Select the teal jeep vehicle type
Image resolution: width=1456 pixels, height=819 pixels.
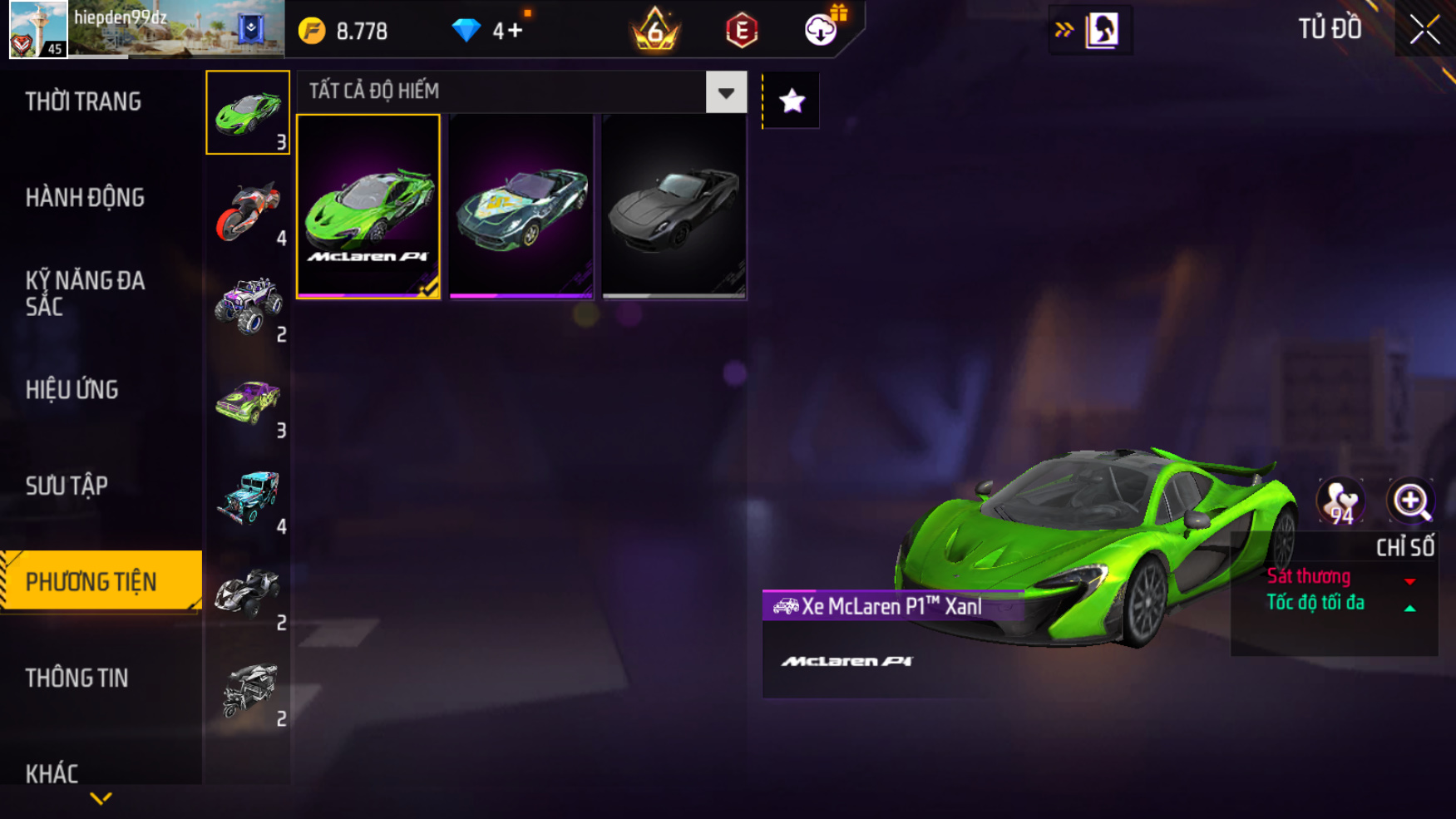(248, 499)
